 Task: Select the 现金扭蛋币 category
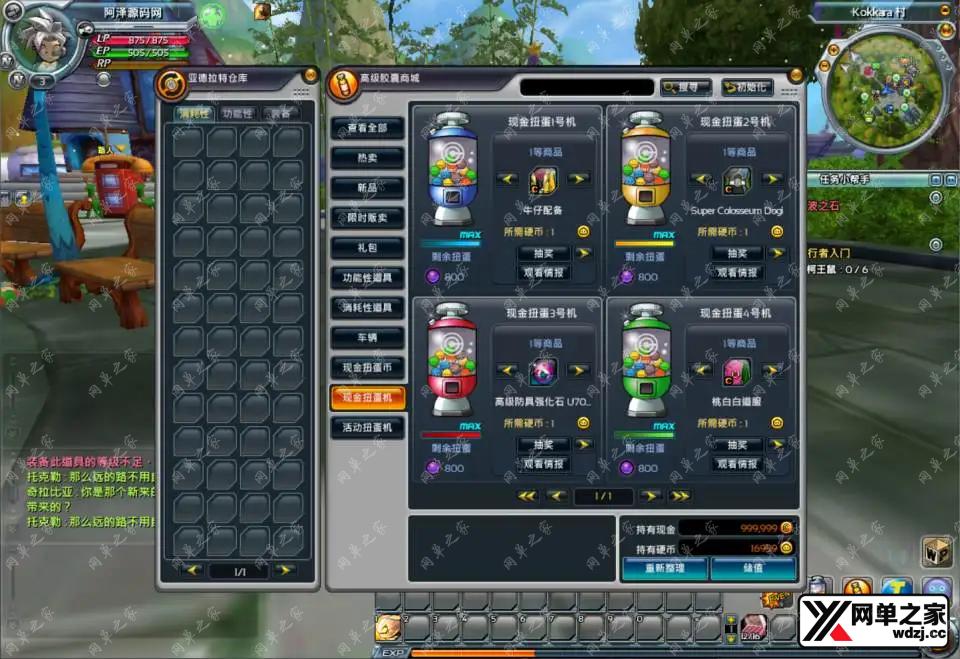(x=367, y=367)
